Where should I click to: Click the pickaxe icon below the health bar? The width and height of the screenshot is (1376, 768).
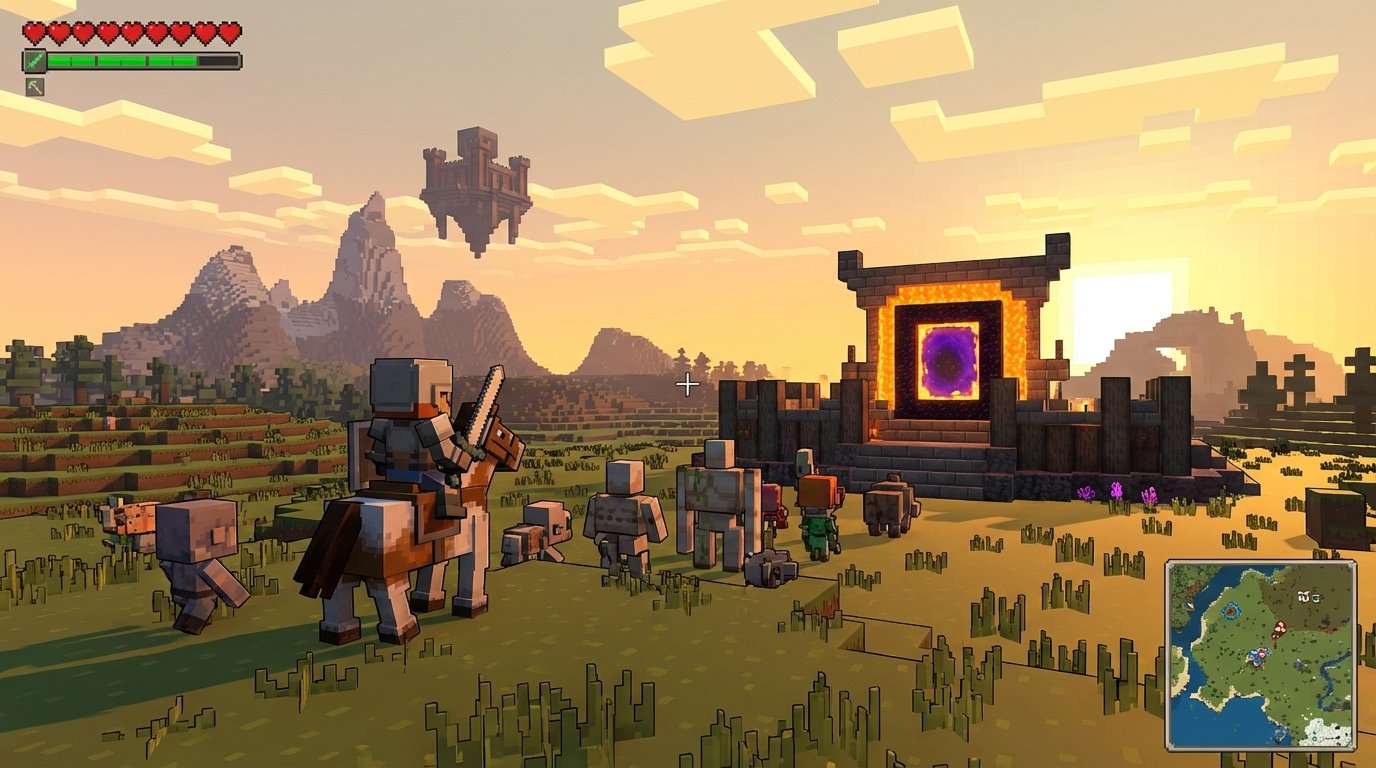(35, 86)
